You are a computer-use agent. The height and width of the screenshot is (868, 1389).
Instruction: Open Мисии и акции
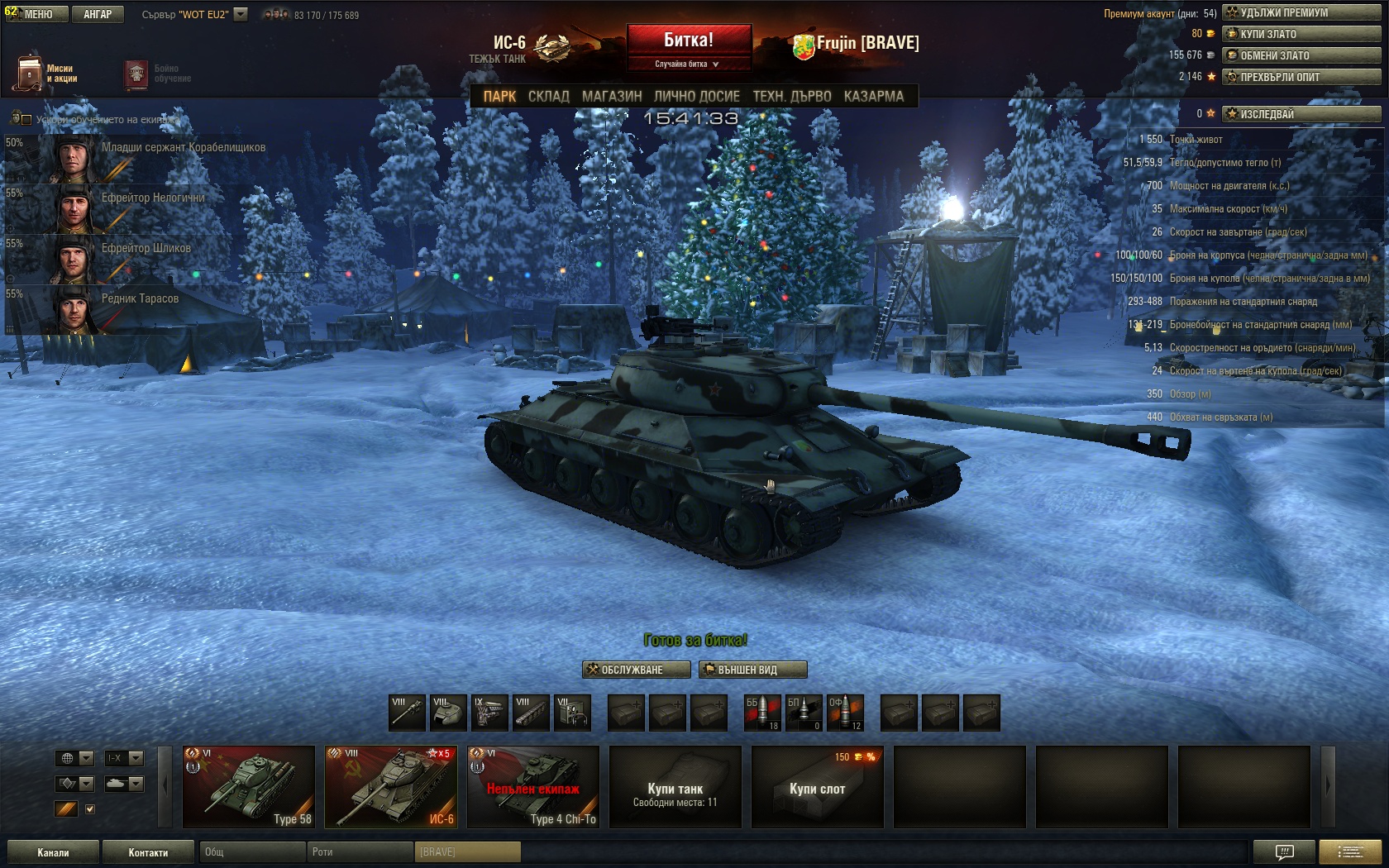[47, 74]
